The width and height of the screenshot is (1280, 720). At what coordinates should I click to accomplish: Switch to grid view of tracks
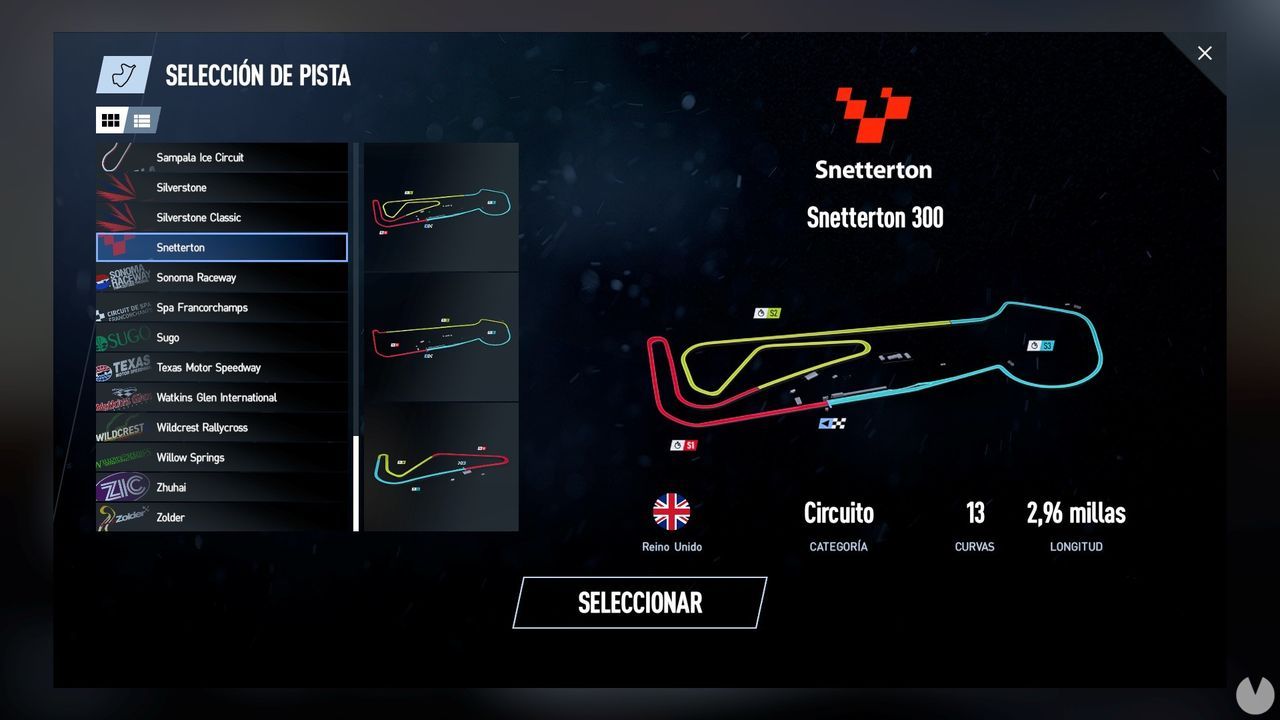pyautogui.click(x=111, y=120)
